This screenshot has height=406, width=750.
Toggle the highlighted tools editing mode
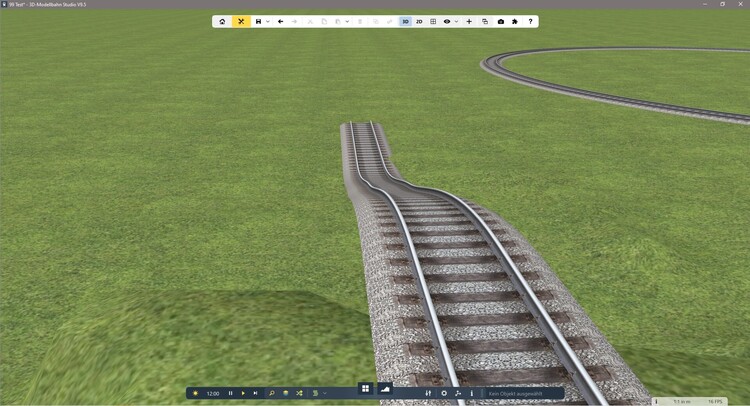point(241,21)
